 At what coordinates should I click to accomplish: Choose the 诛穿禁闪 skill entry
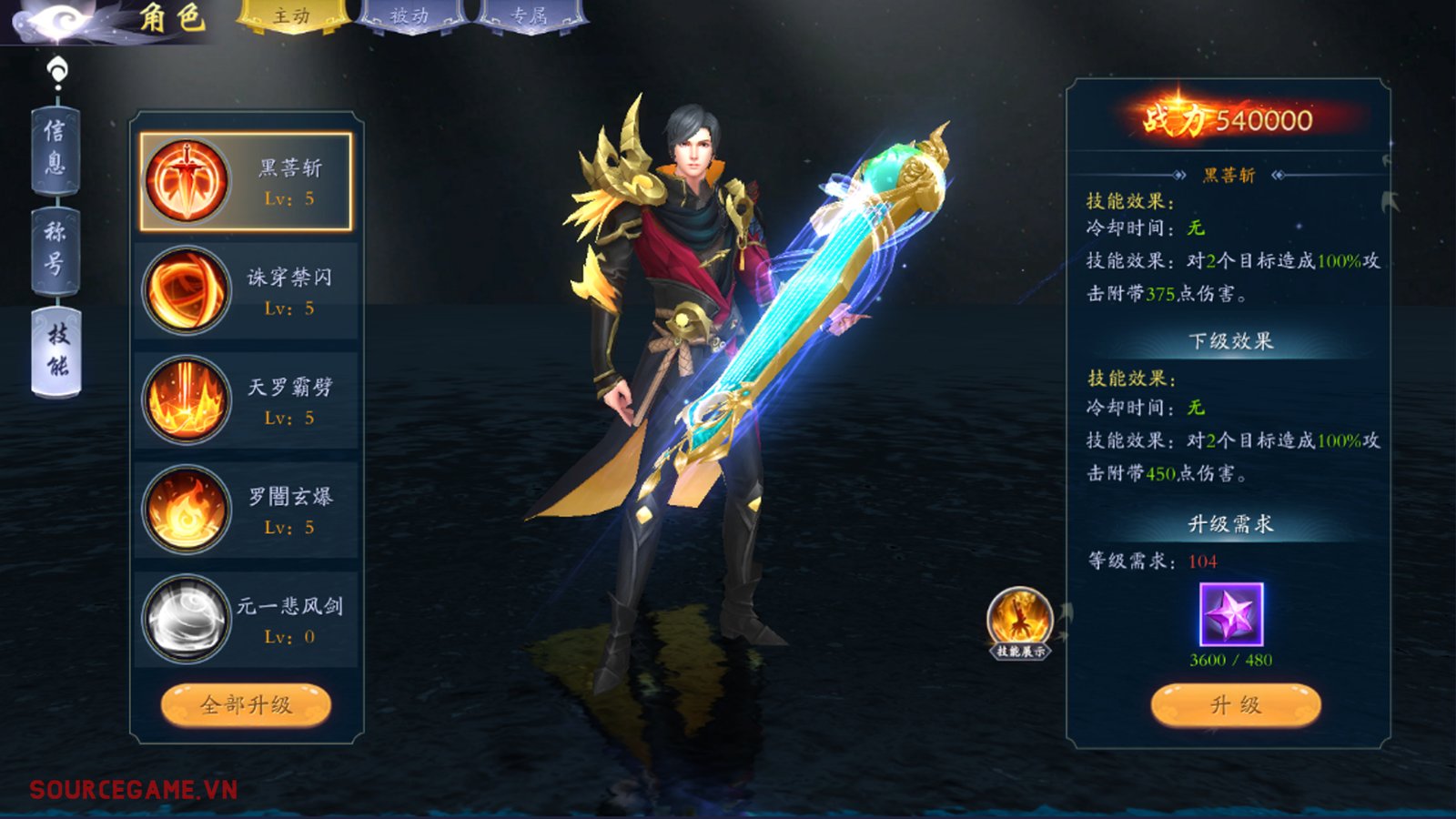click(x=246, y=291)
